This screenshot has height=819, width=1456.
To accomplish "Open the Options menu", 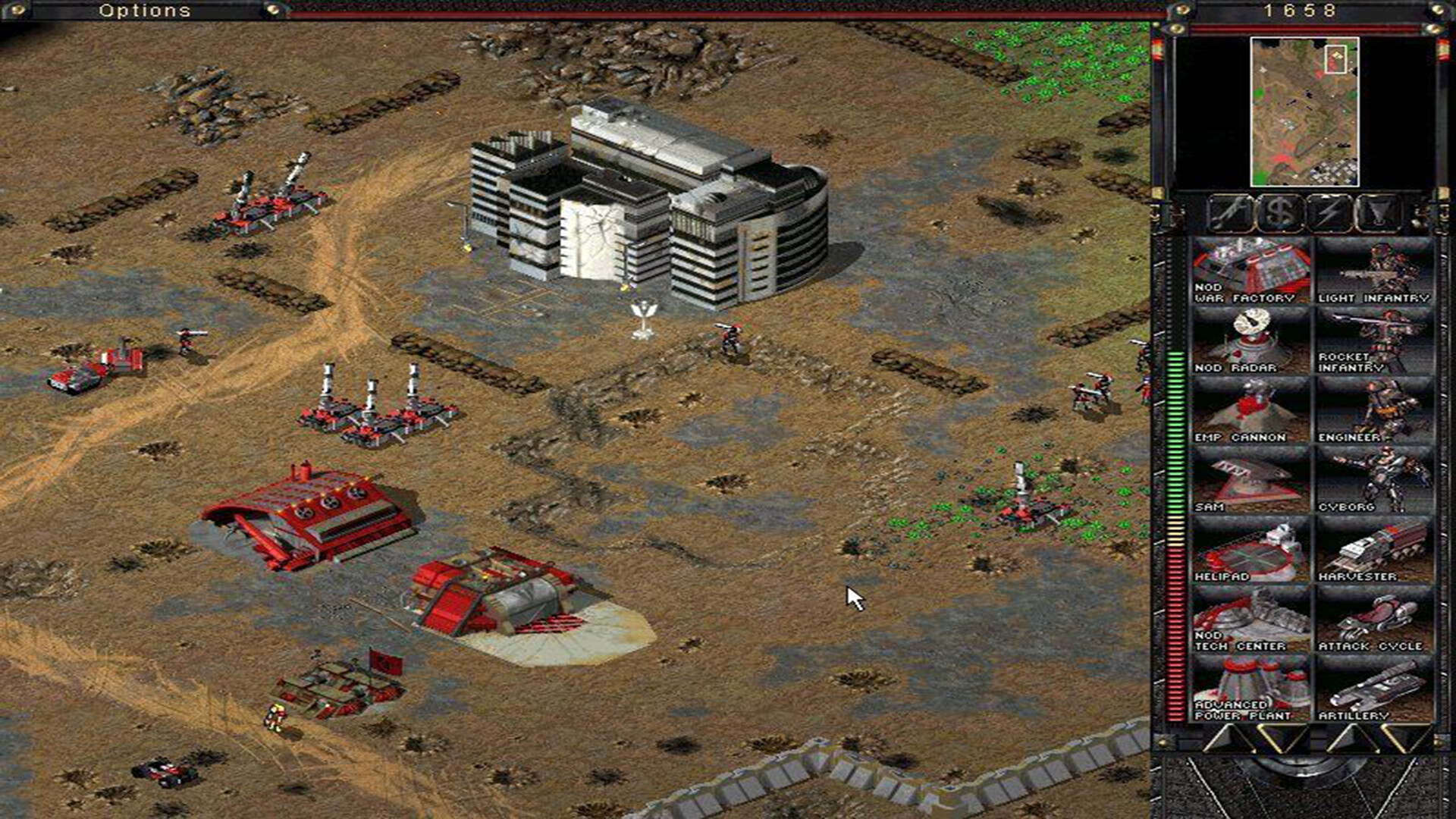I will 144,11.
